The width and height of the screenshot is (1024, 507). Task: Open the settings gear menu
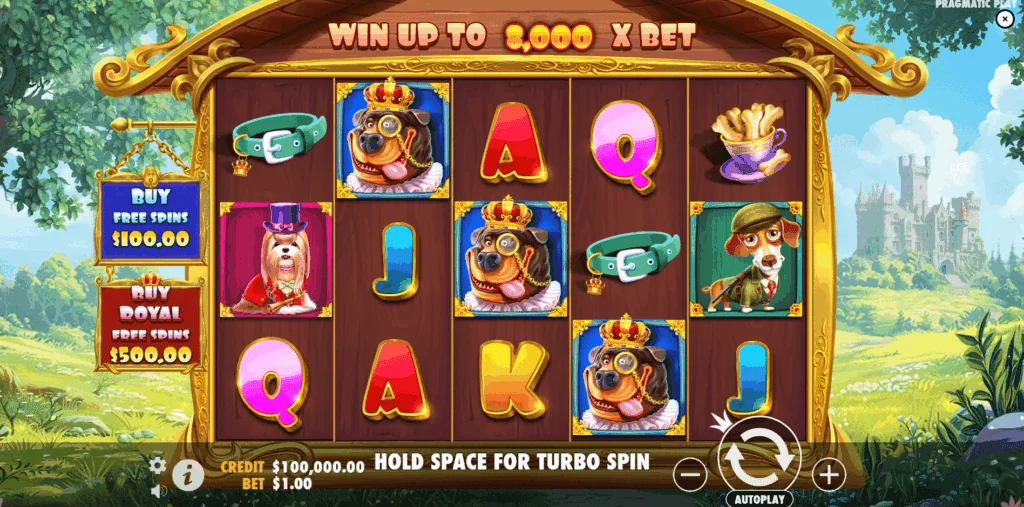click(x=158, y=465)
